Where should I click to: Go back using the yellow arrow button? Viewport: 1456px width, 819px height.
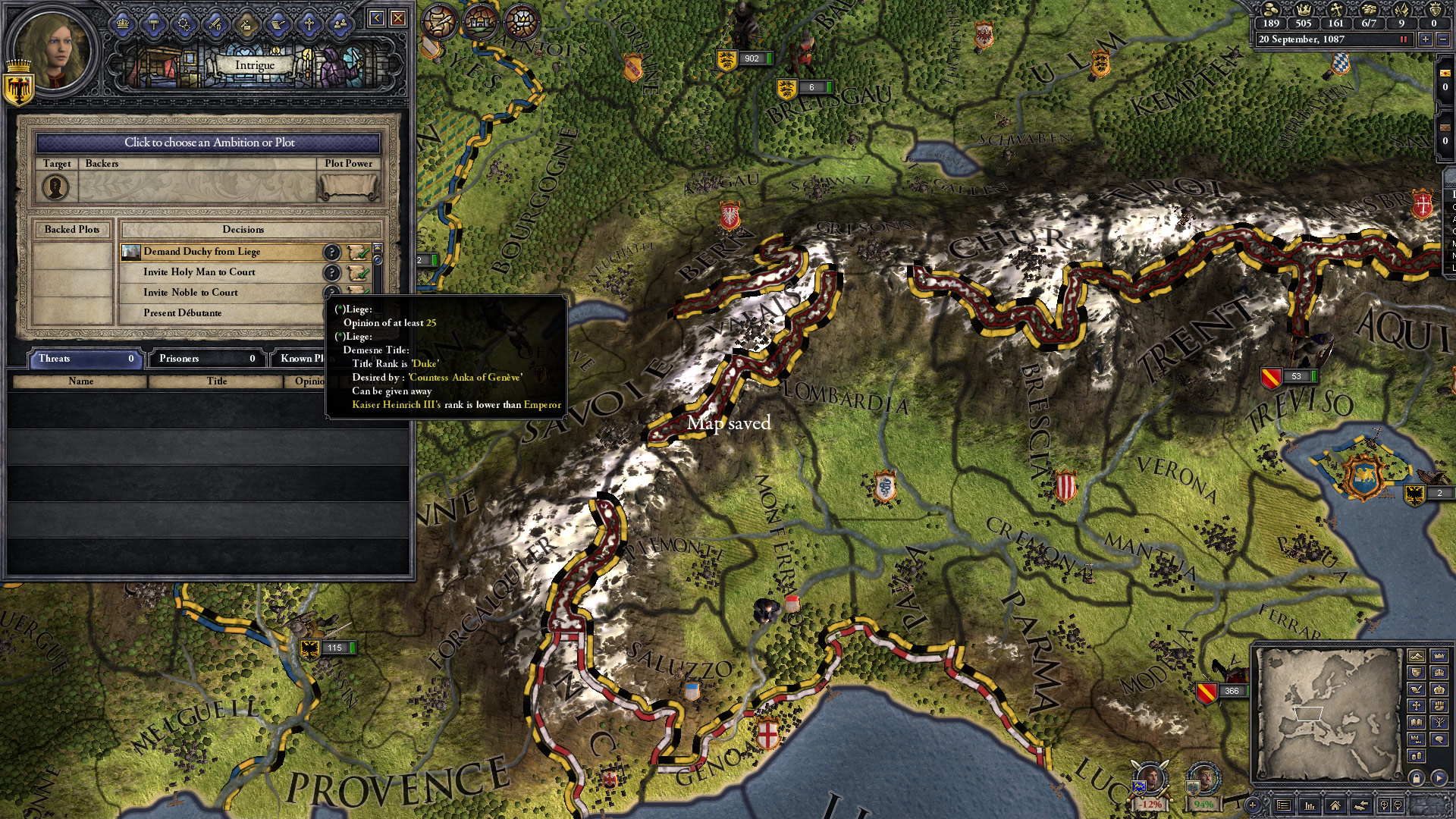376,18
